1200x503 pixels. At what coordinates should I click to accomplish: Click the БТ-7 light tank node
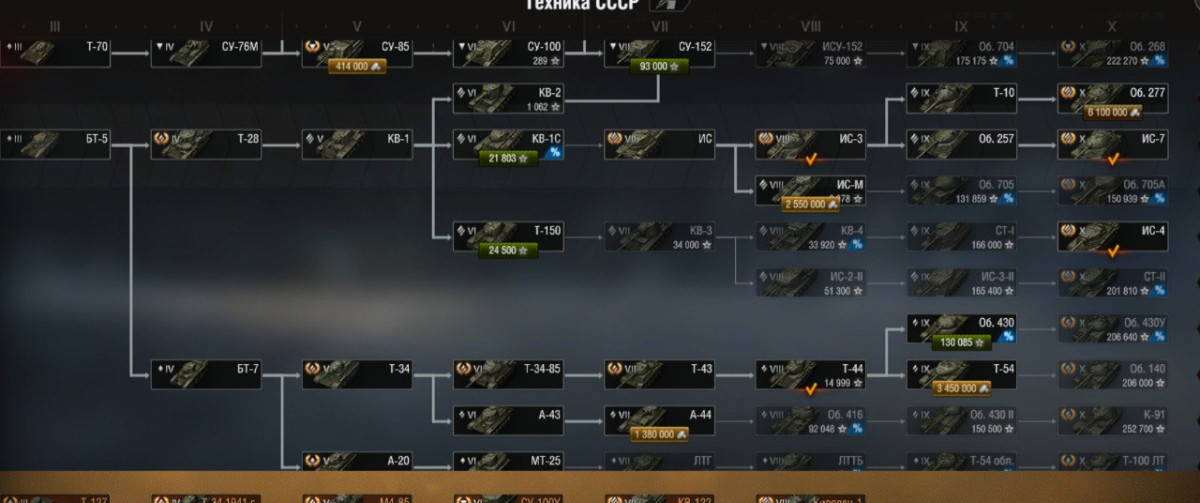point(207,370)
